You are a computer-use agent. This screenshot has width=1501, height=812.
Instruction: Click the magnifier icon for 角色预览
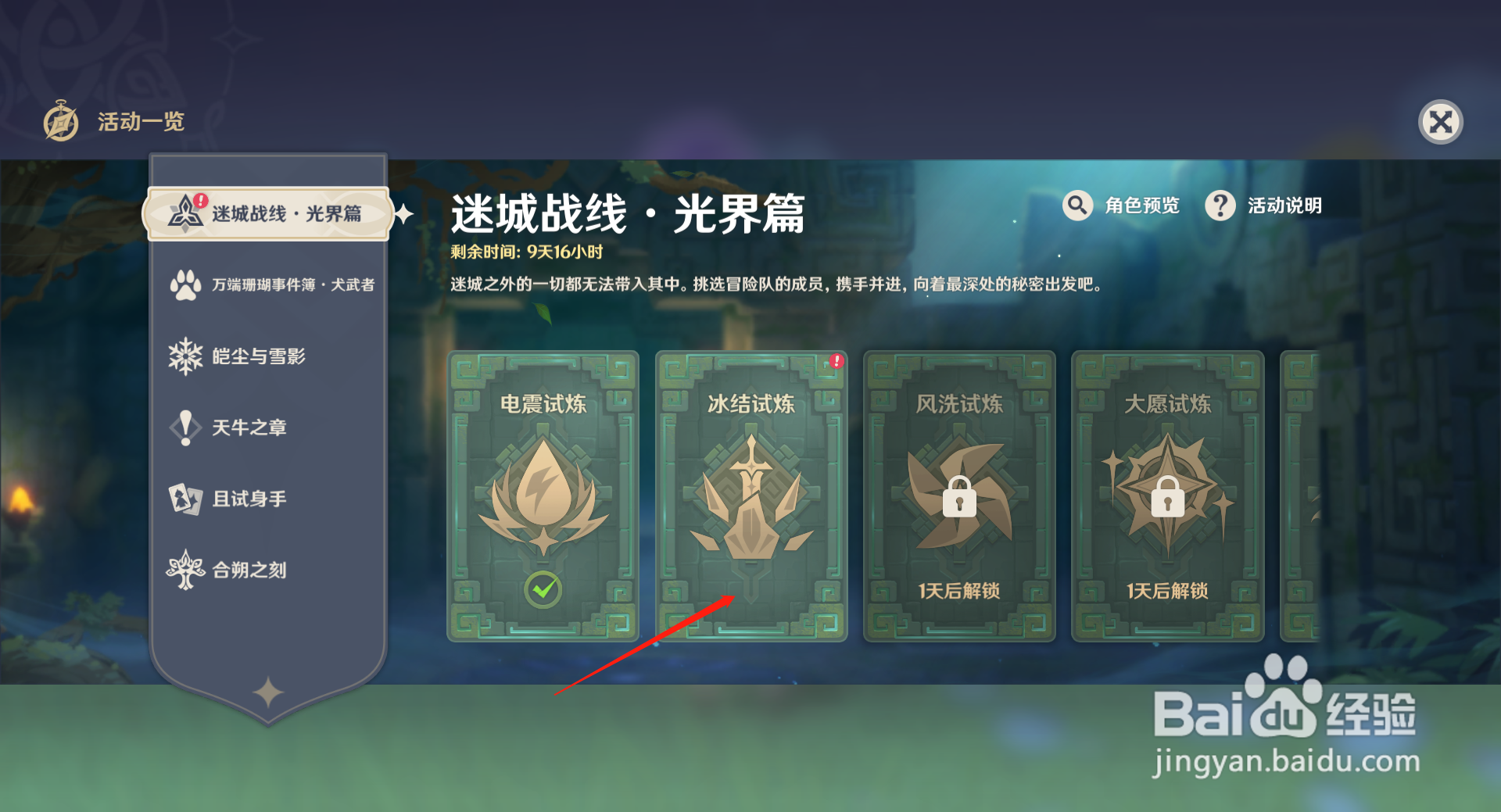point(1077,206)
